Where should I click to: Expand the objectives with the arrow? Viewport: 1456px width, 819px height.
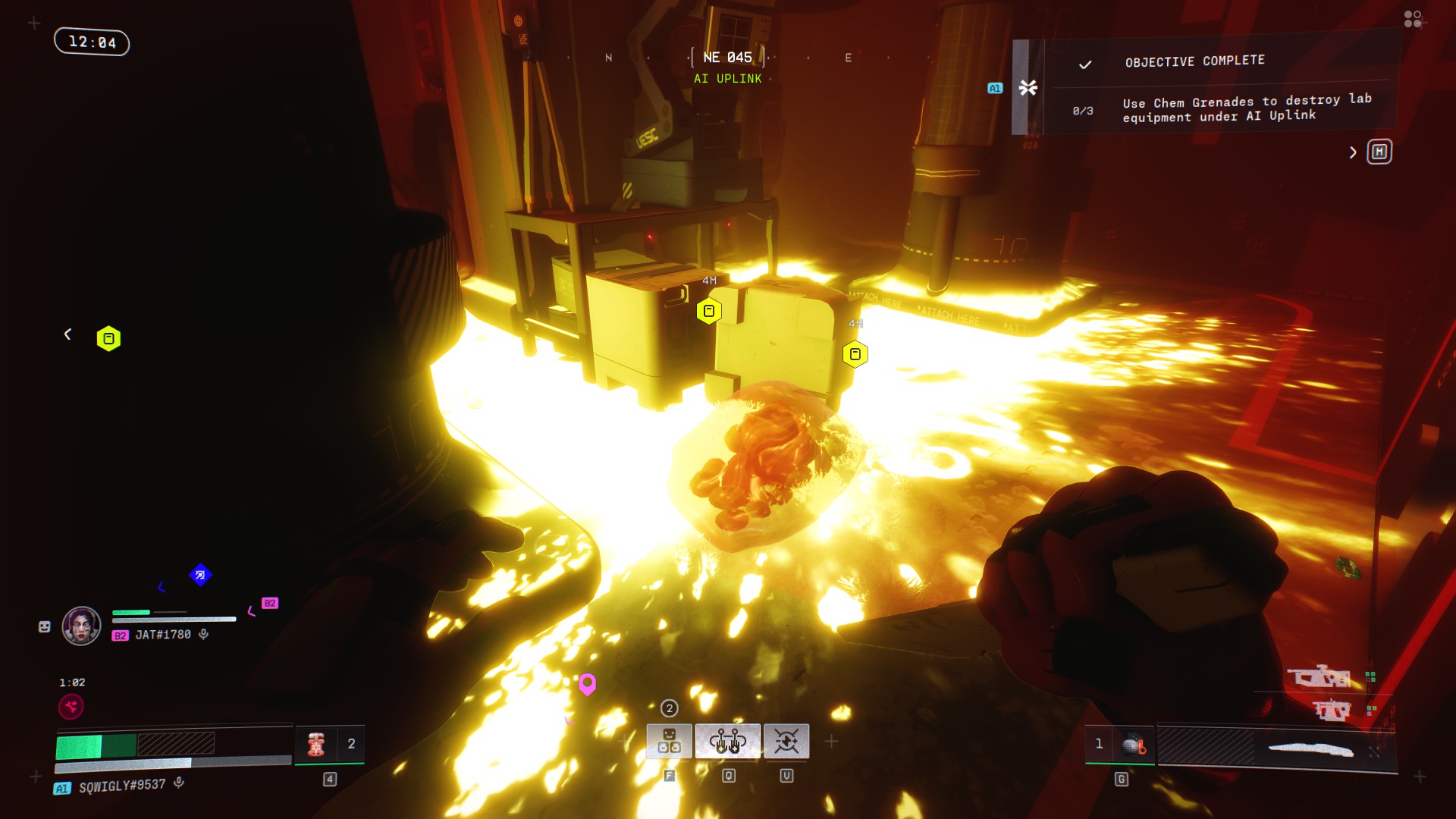coord(1353,152)
